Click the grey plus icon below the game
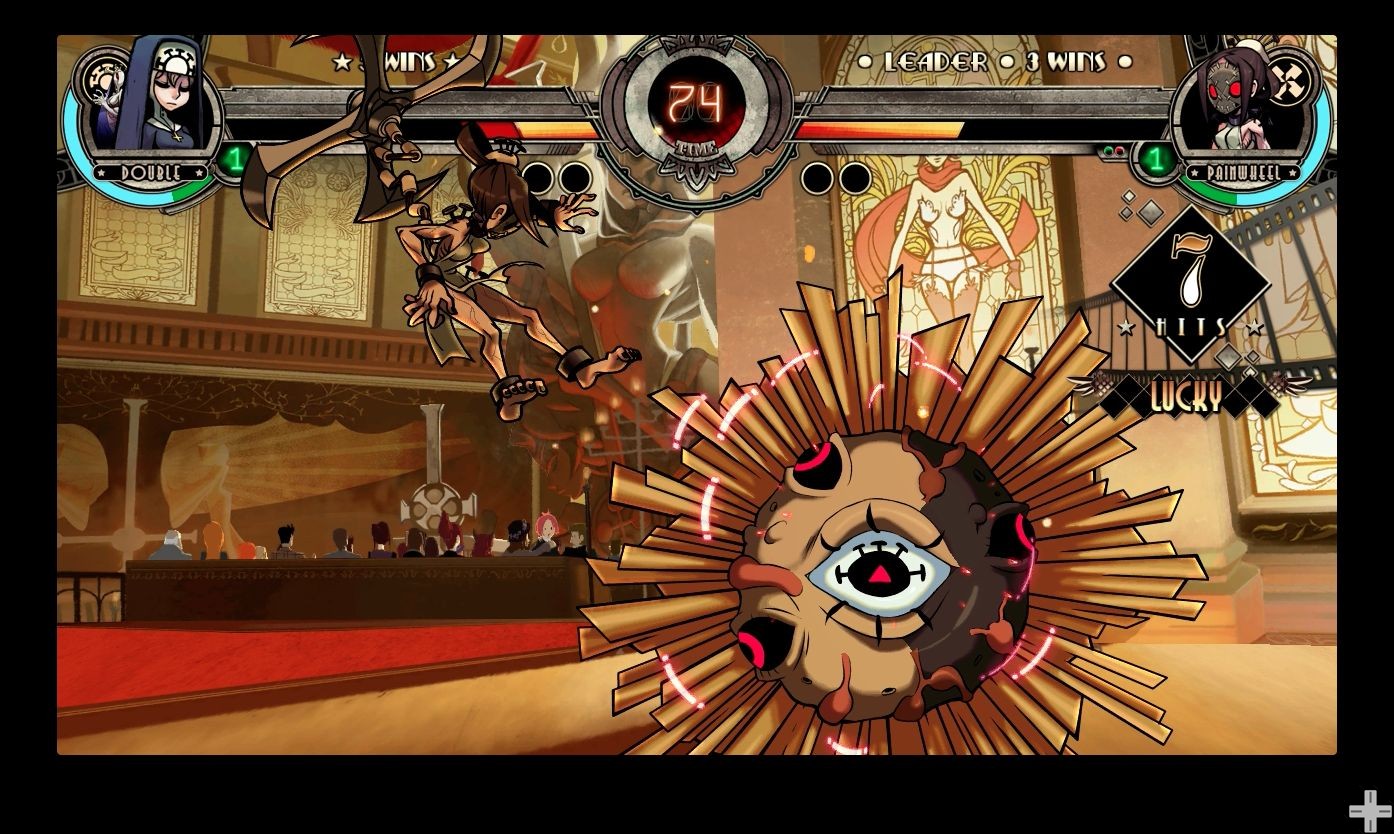The image size is (1394, 834). (1369, 810)
